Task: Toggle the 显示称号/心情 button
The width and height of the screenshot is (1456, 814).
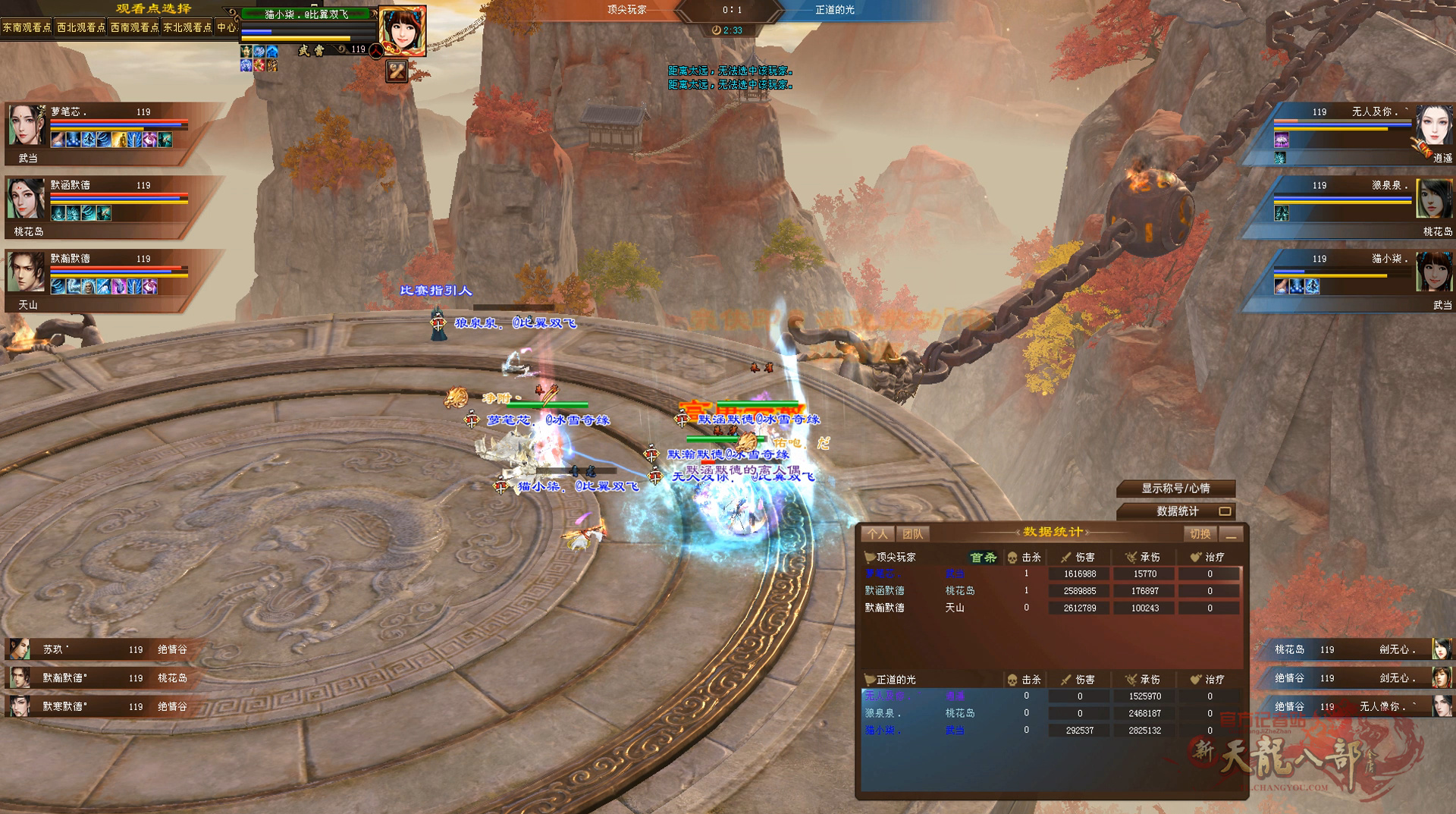Action: 1175,489
